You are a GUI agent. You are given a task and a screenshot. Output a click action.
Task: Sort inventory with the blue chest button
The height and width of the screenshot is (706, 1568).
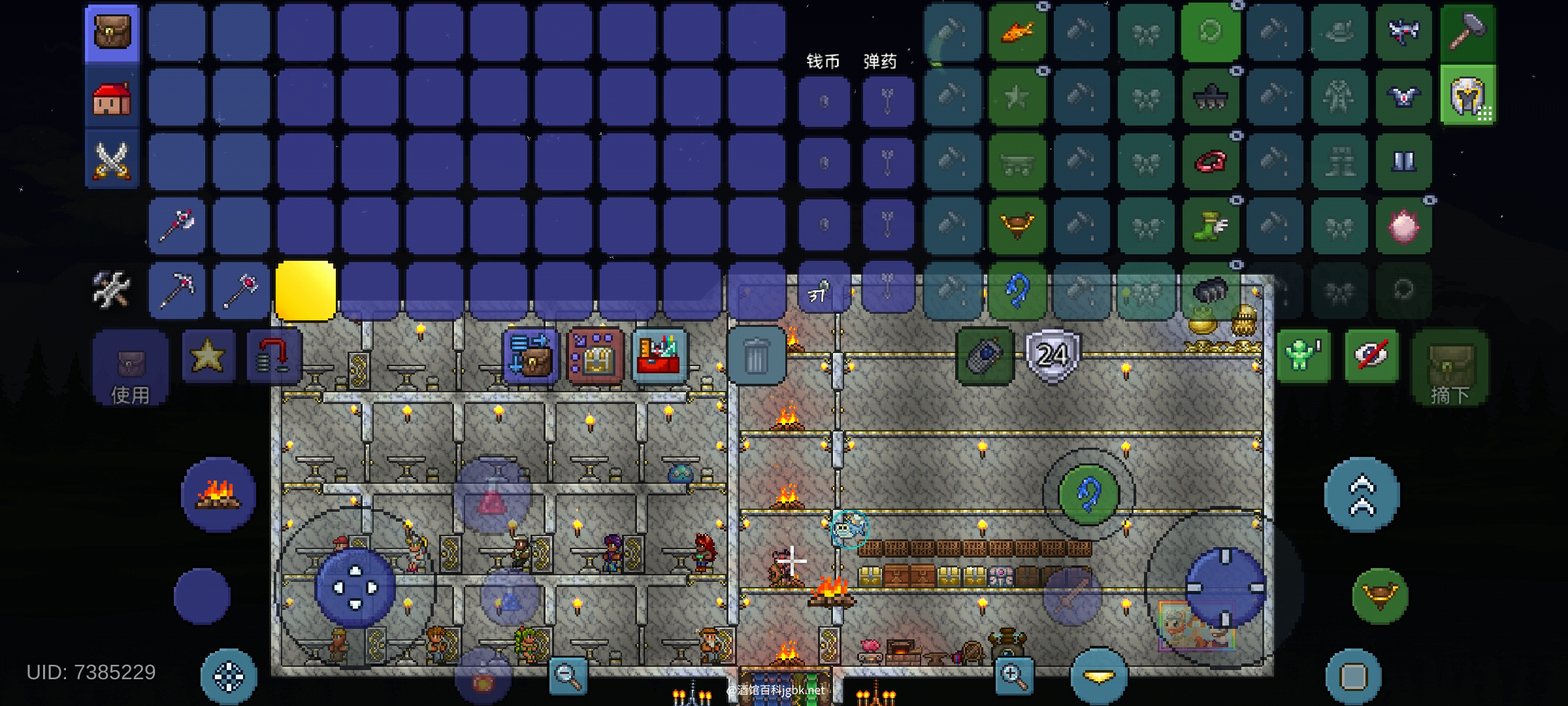[x=531, y=356]
